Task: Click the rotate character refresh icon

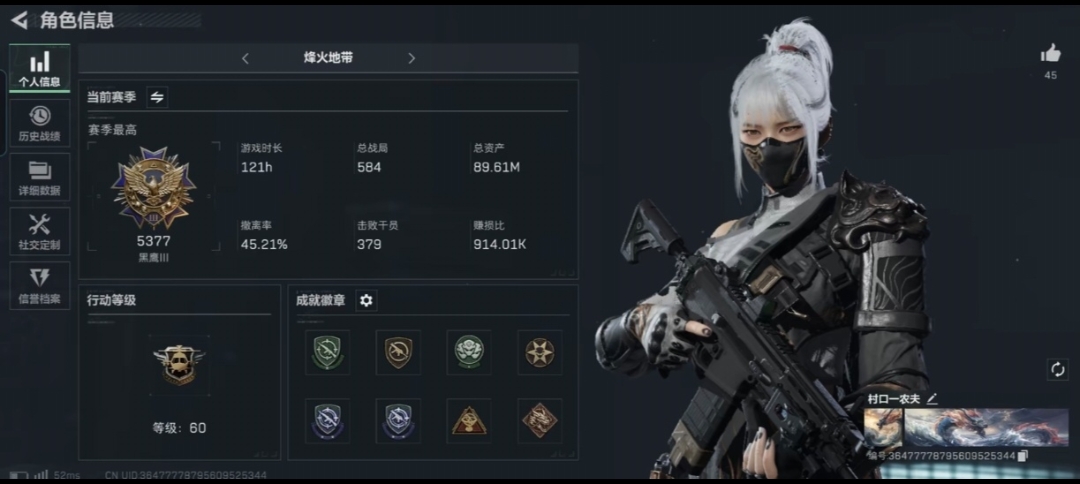Action: pos(1057,369)
